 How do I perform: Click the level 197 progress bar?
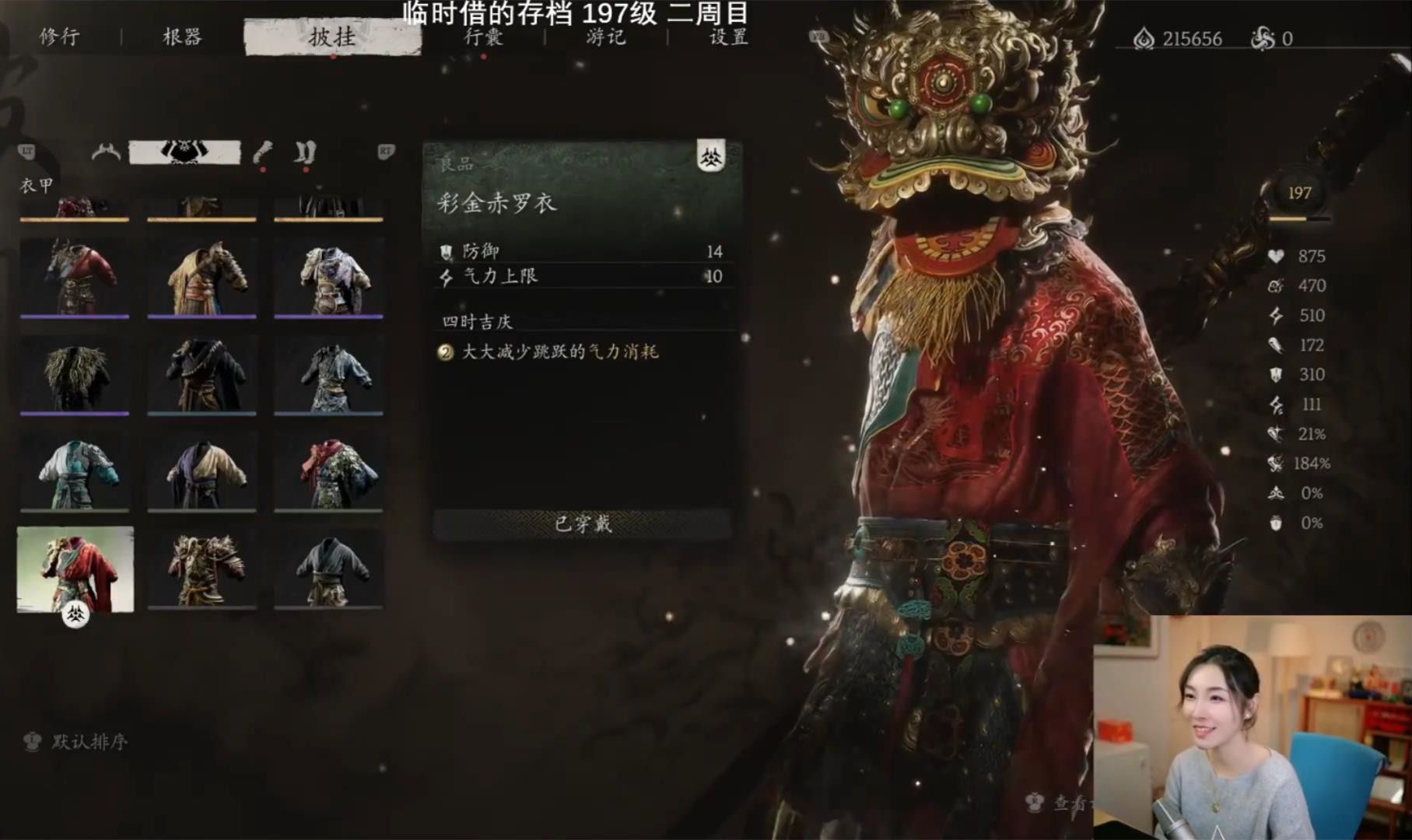click(x=1299, y=220)
